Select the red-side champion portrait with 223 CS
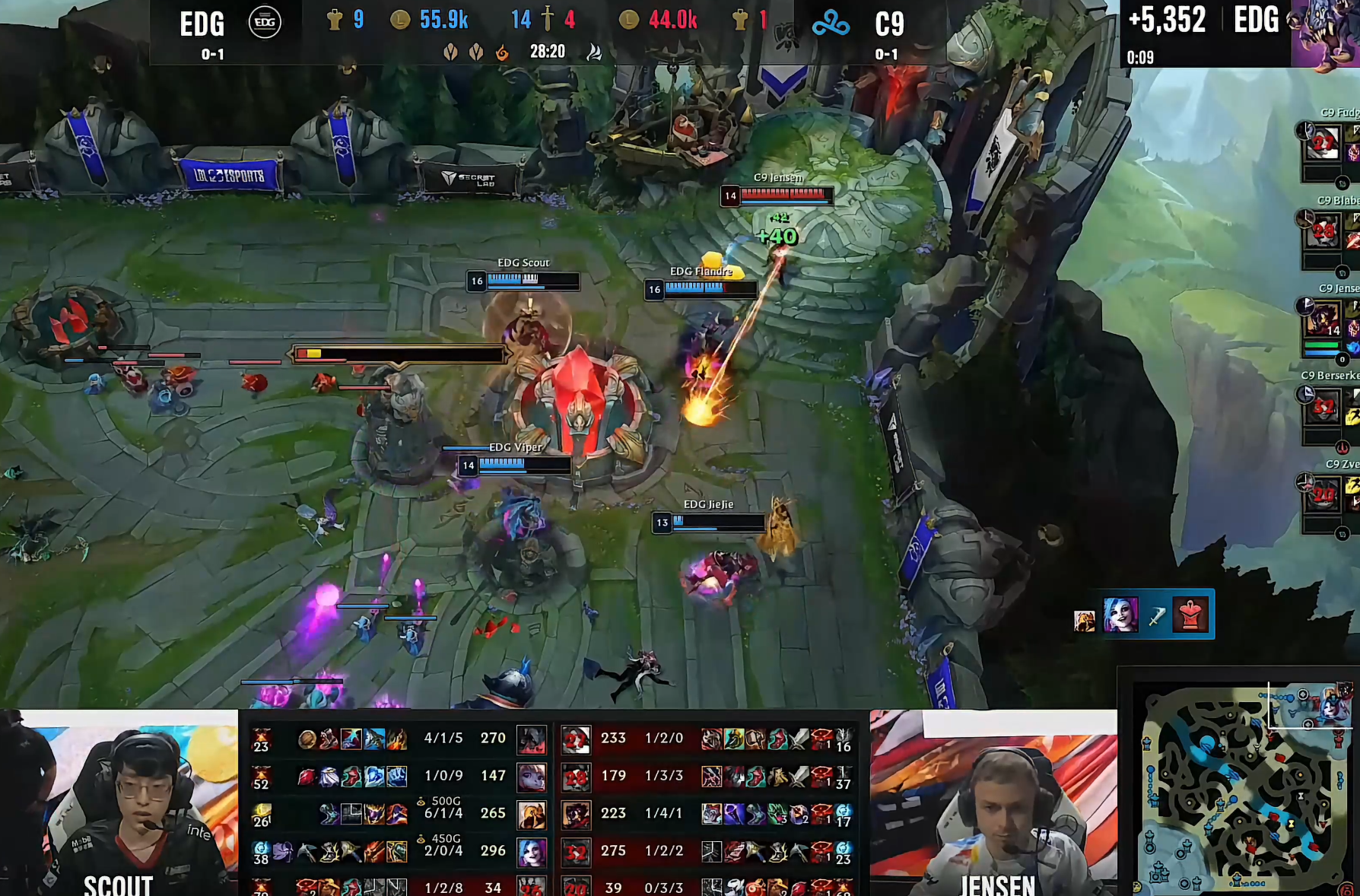This screenshot has width=1360, height=896. click(x=576, y=814)
